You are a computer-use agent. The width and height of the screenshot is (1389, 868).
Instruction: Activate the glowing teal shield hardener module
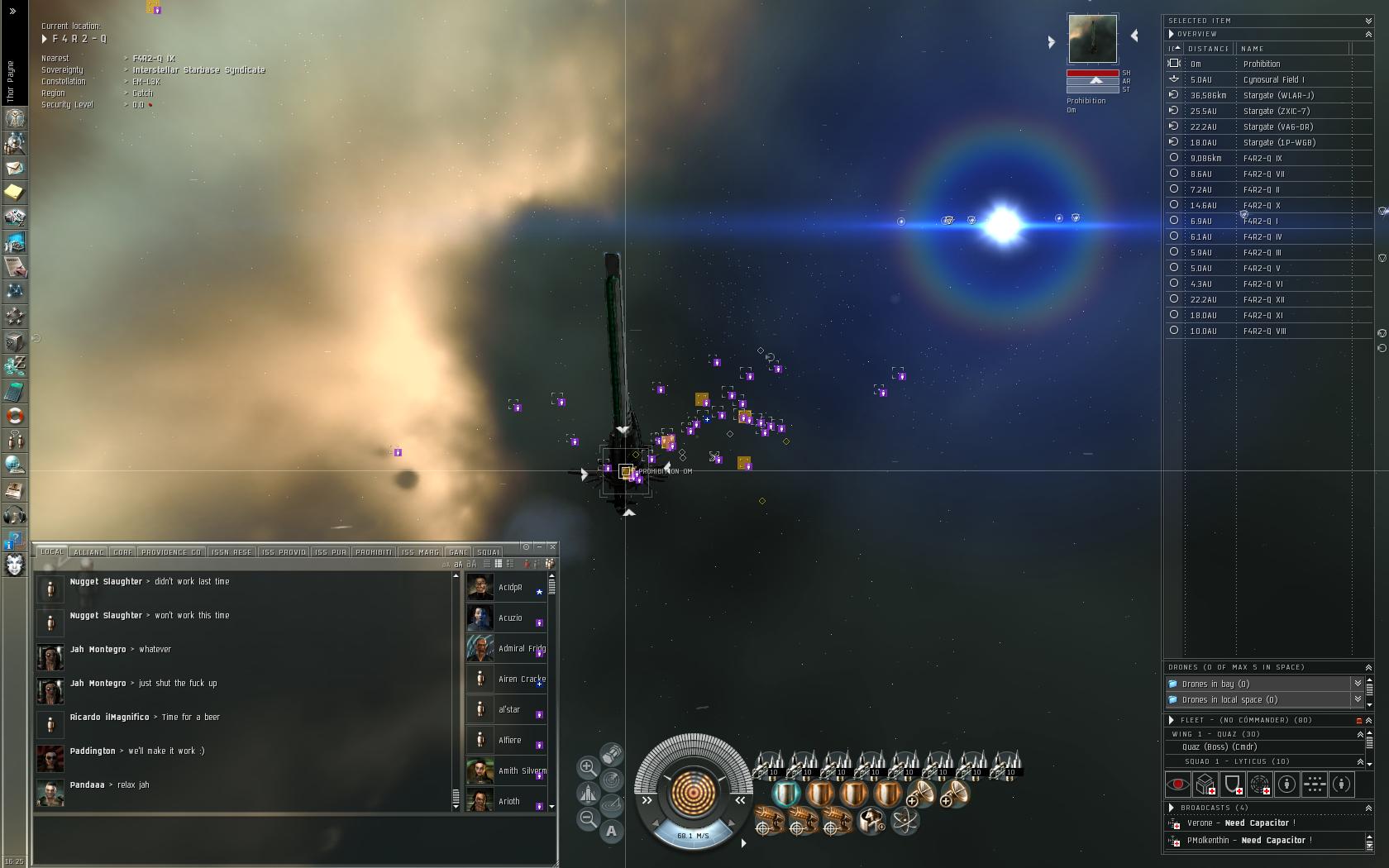pyautogui.click(x=786, y=794)
